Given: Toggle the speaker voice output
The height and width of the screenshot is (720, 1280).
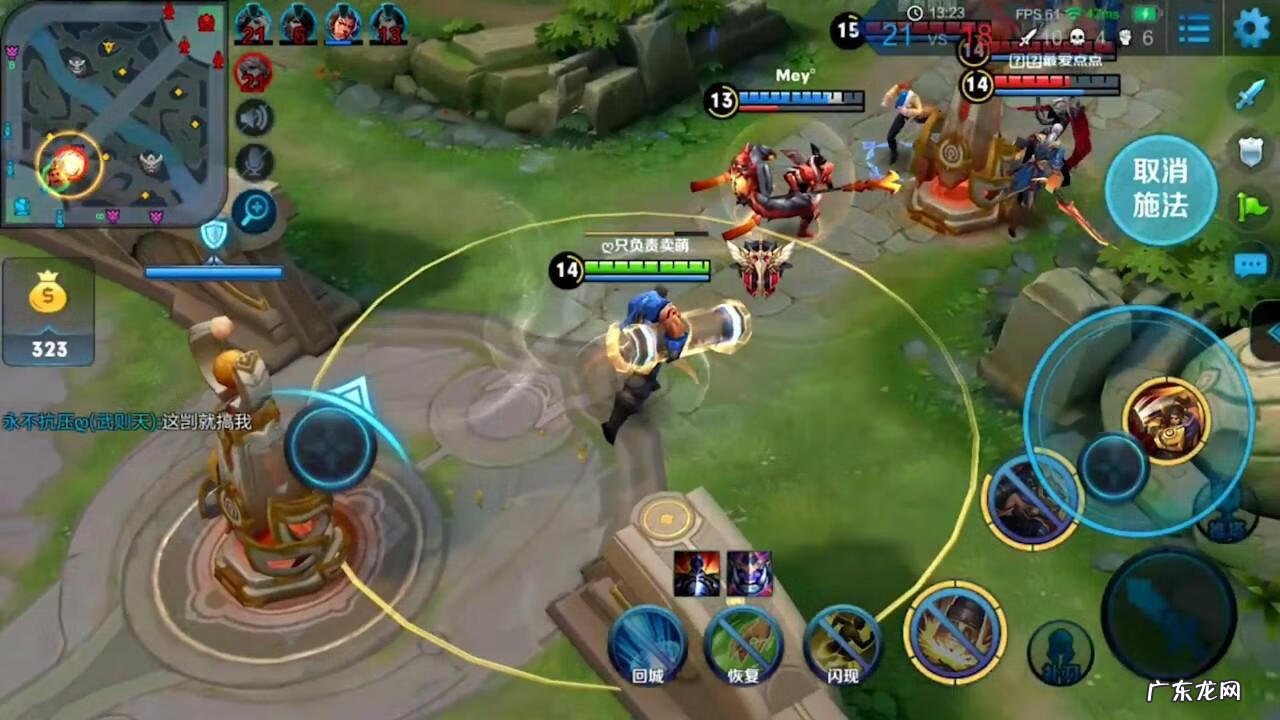Looking at the screenshot, I should coord(255,118).
